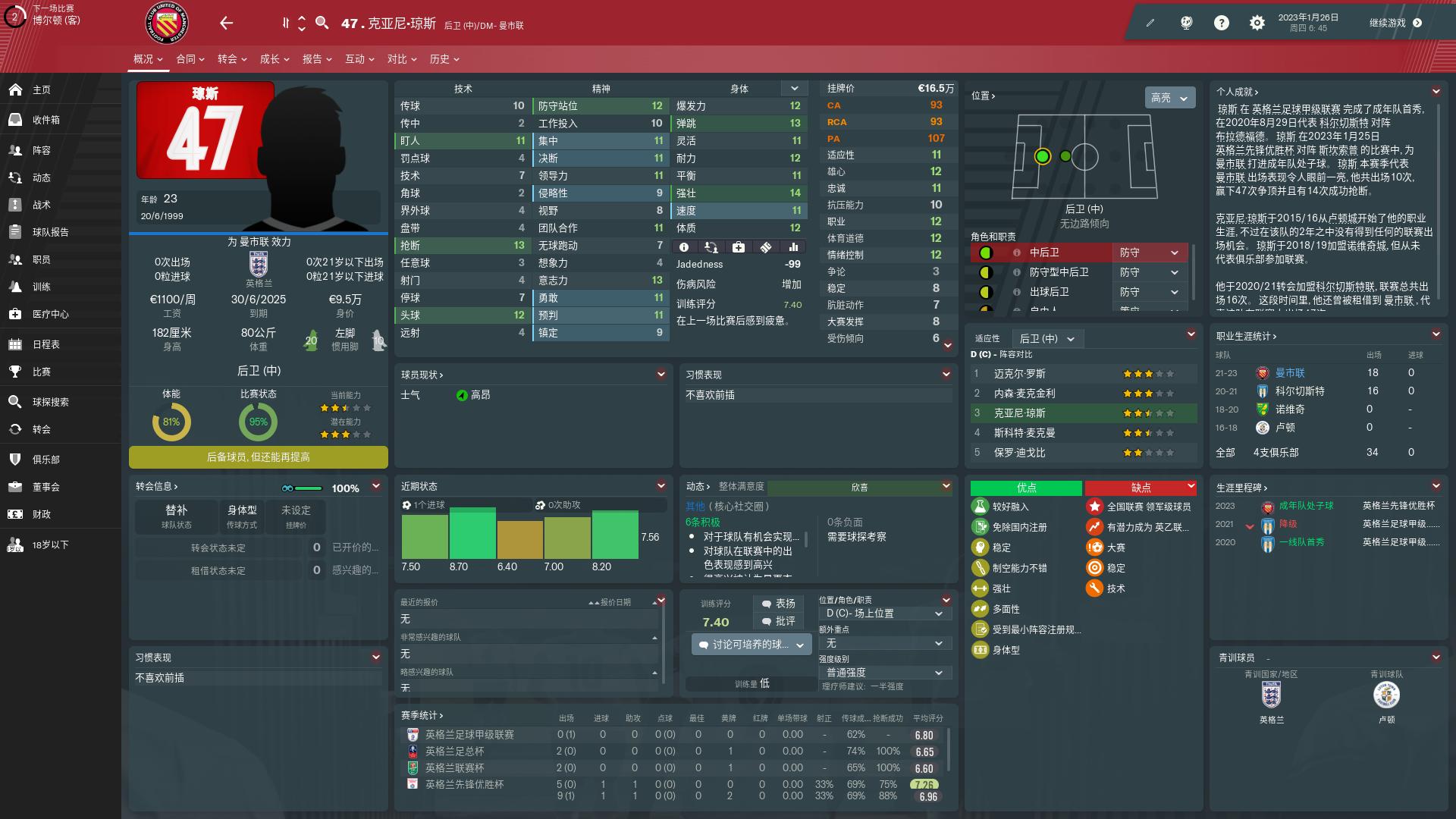Switch to the 合同 tab
Screen dimensions: 1456x819
click(187, 58)
